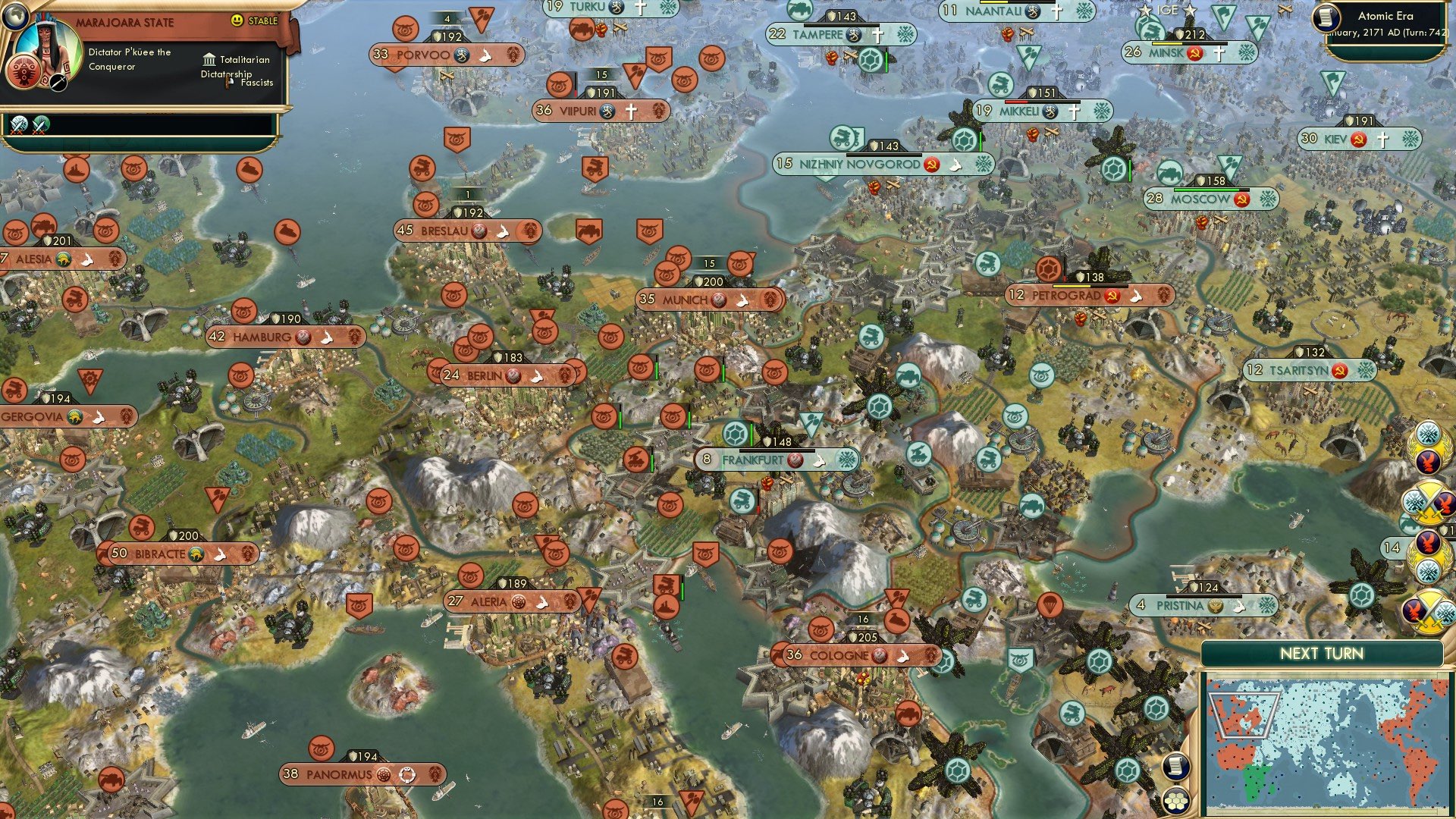Click a crossed-swords war notification badge on the right

[1426, 504]
